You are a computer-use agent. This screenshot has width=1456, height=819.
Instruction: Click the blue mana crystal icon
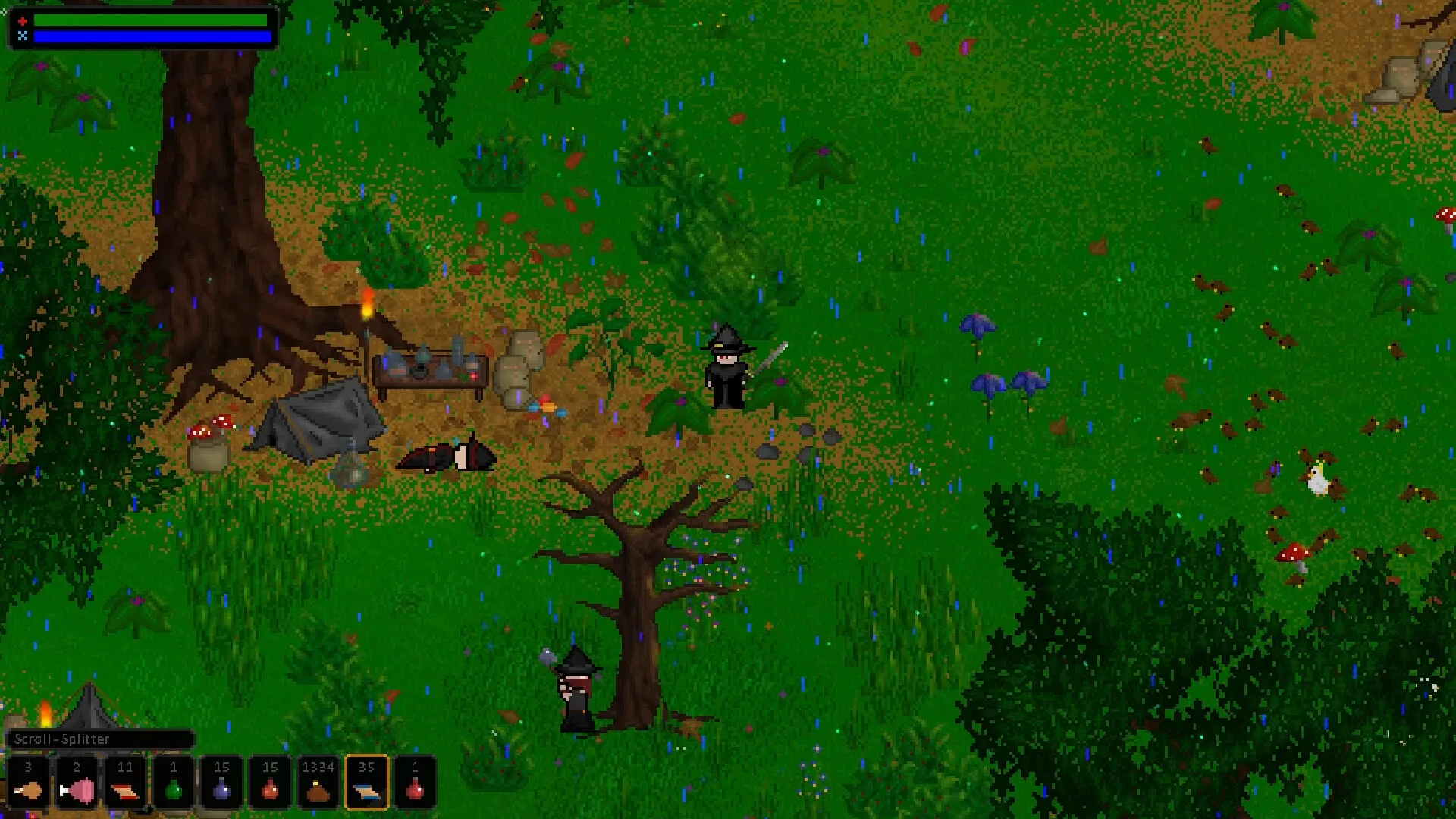click(x=23, y=36)
